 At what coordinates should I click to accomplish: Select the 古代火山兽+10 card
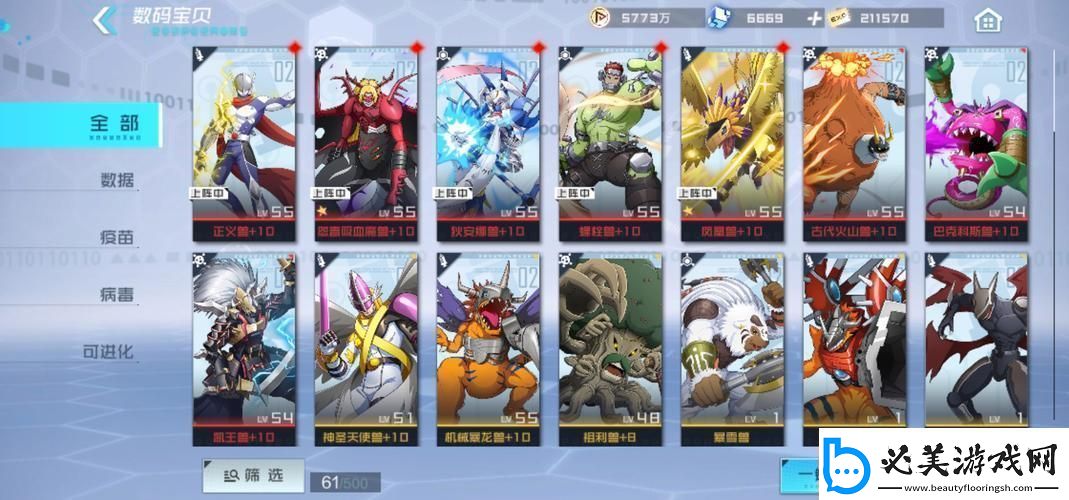click(854, 140)
